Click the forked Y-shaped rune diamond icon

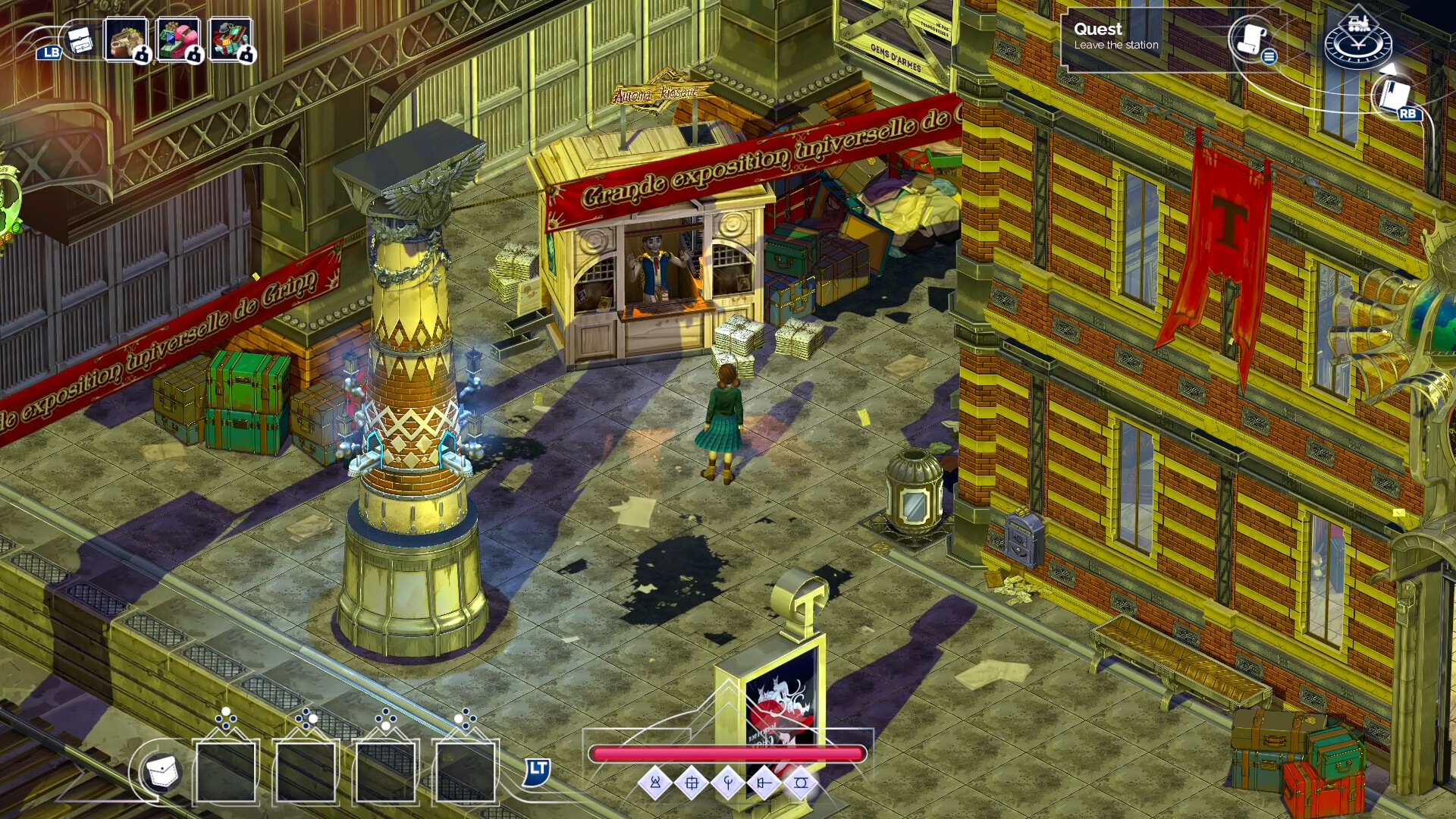(728, 783)
